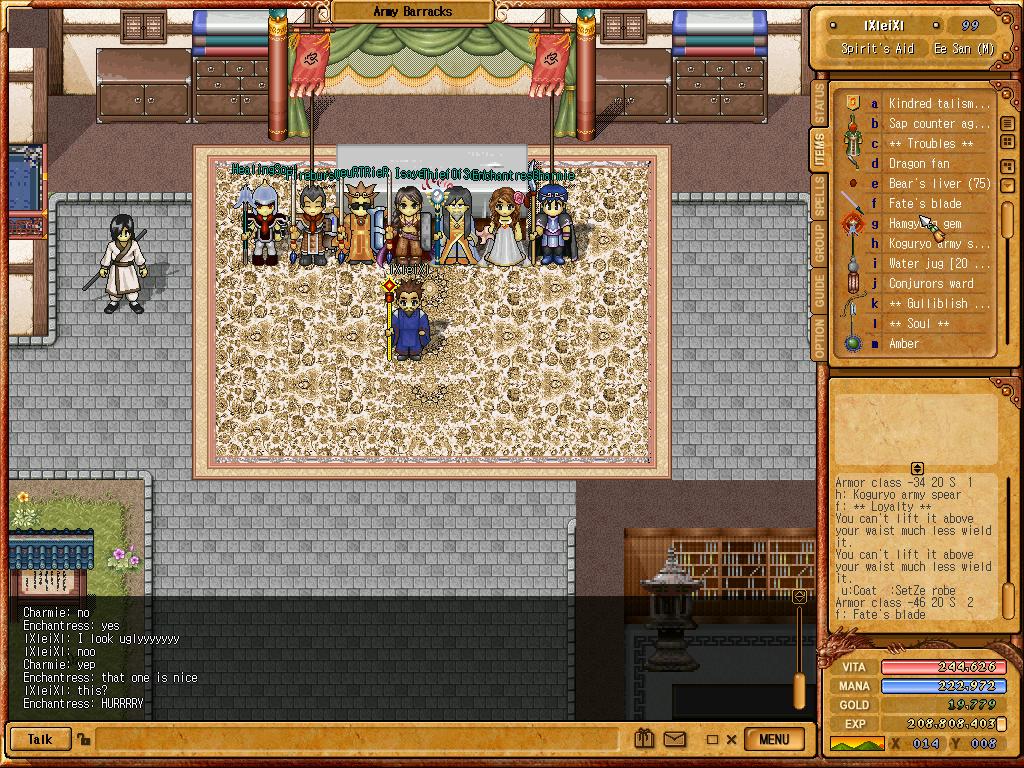Switch to the STATUS tab
The image size is (1024, 768).
pyautogui.click(x=819, y=103)
